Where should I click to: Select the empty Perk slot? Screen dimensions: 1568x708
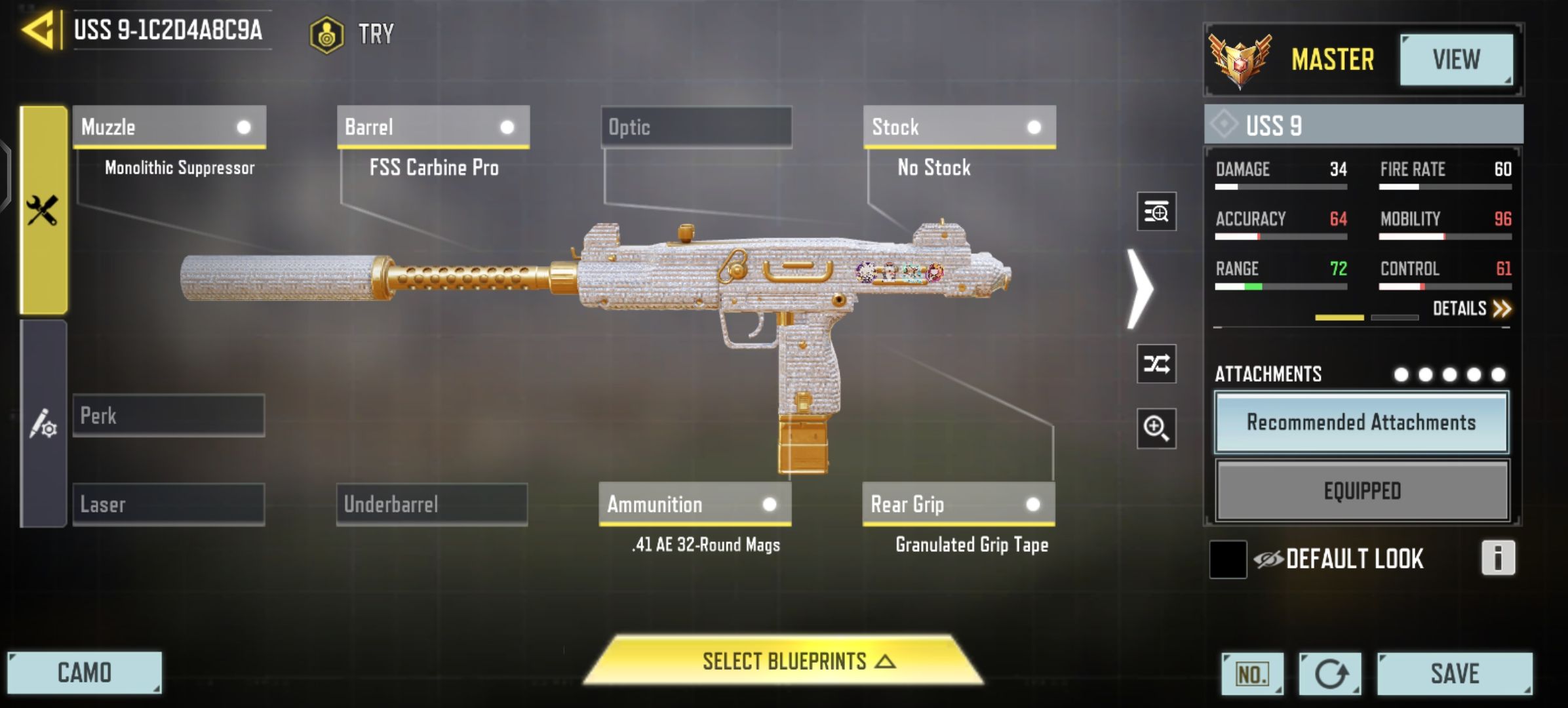tap(169, 416)
